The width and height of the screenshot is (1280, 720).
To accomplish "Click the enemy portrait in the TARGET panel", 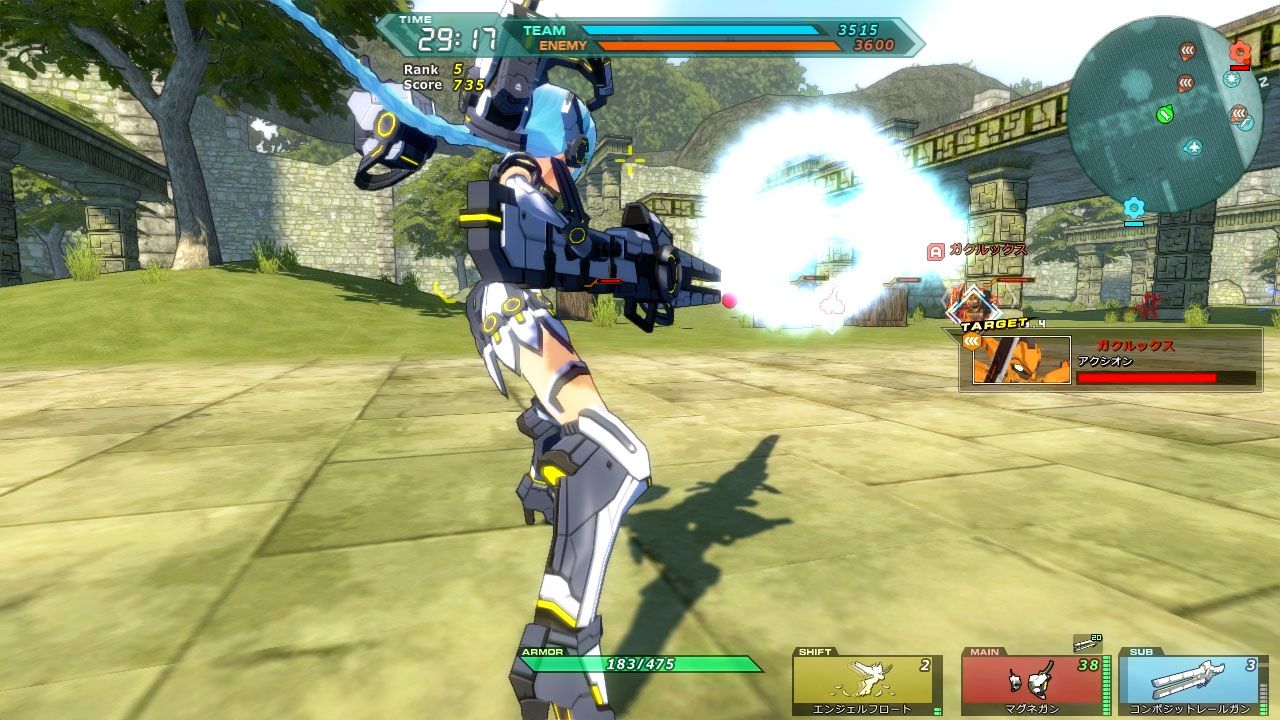I will (x=1020, y=361).
